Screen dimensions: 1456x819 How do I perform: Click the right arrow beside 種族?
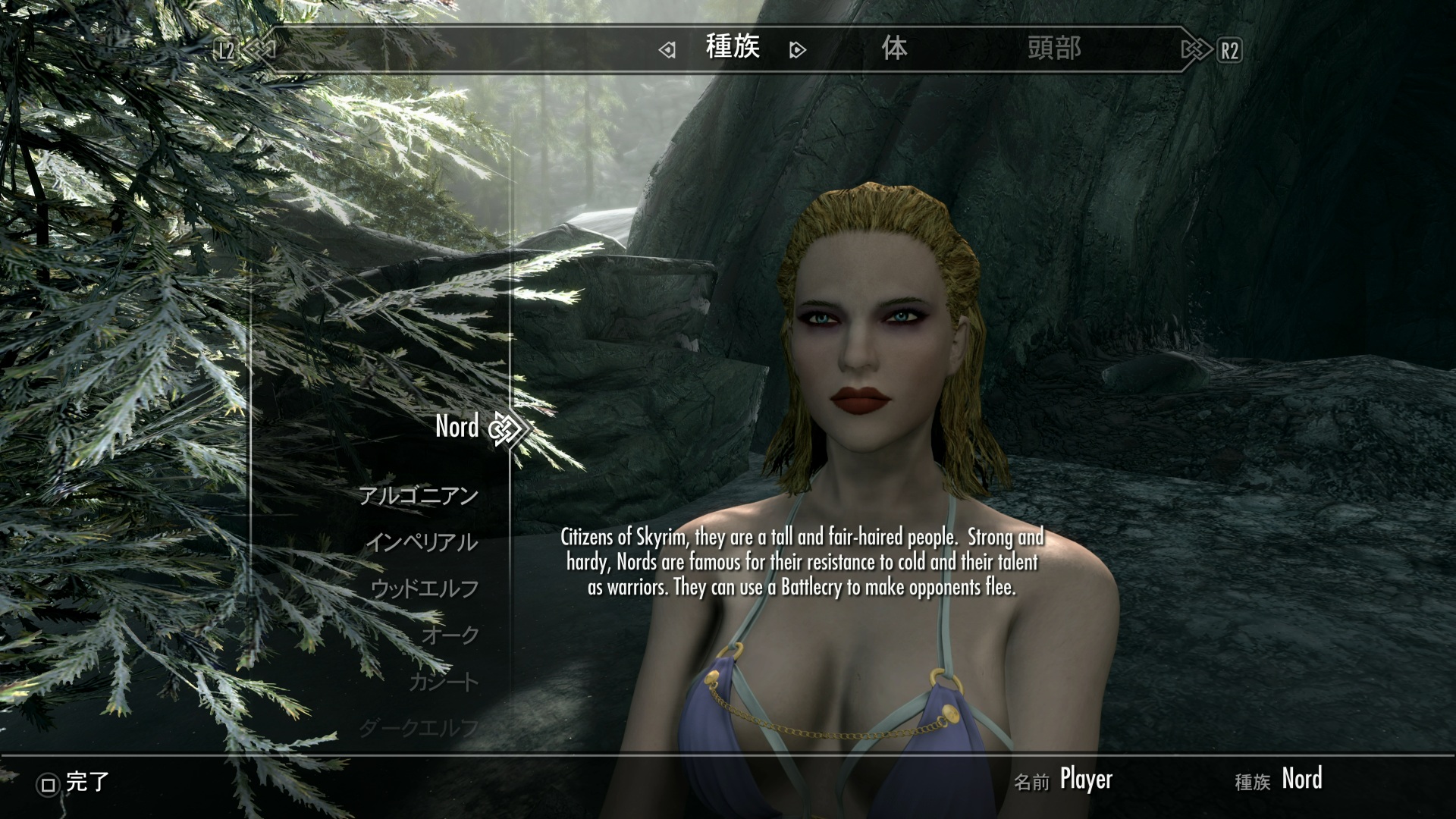pyautogui.click(x=797, y=51)
